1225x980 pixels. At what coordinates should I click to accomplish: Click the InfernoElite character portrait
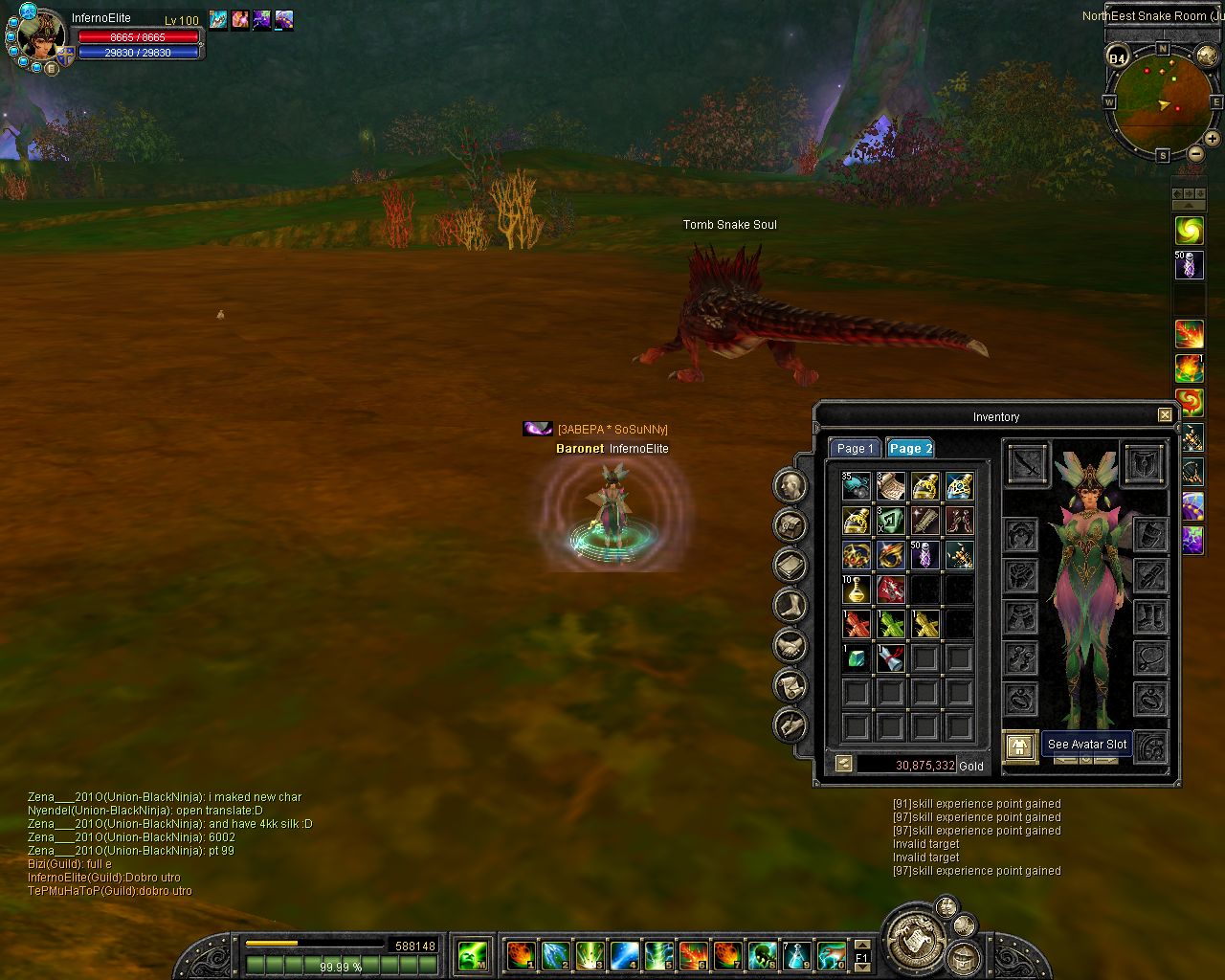(40, 36)
